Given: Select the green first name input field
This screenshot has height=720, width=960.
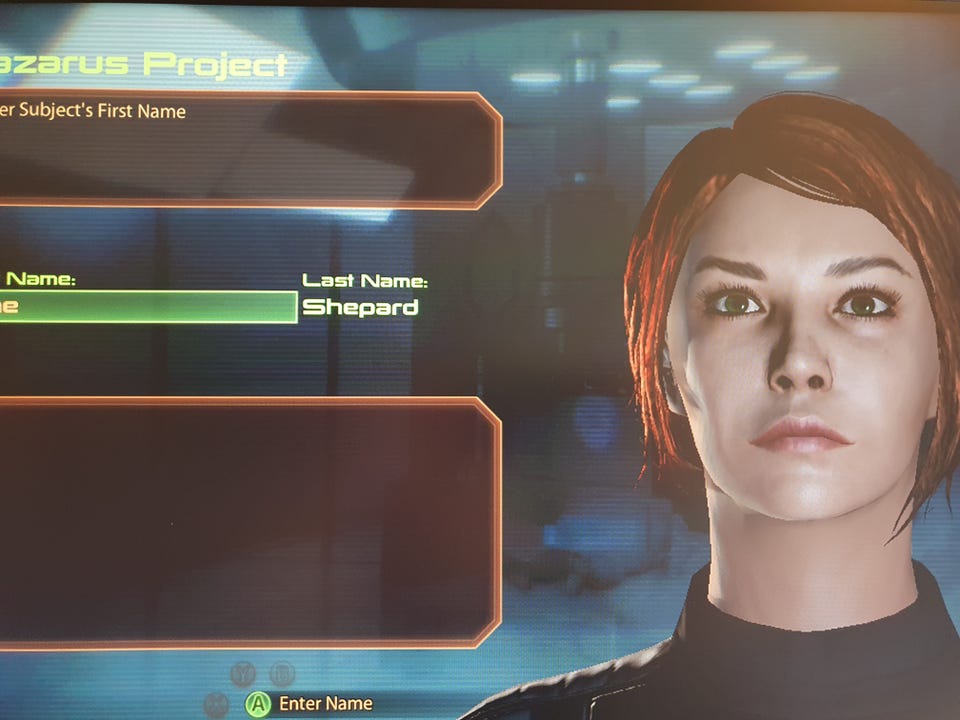Looking at the screenshot, I should point(150,307).
